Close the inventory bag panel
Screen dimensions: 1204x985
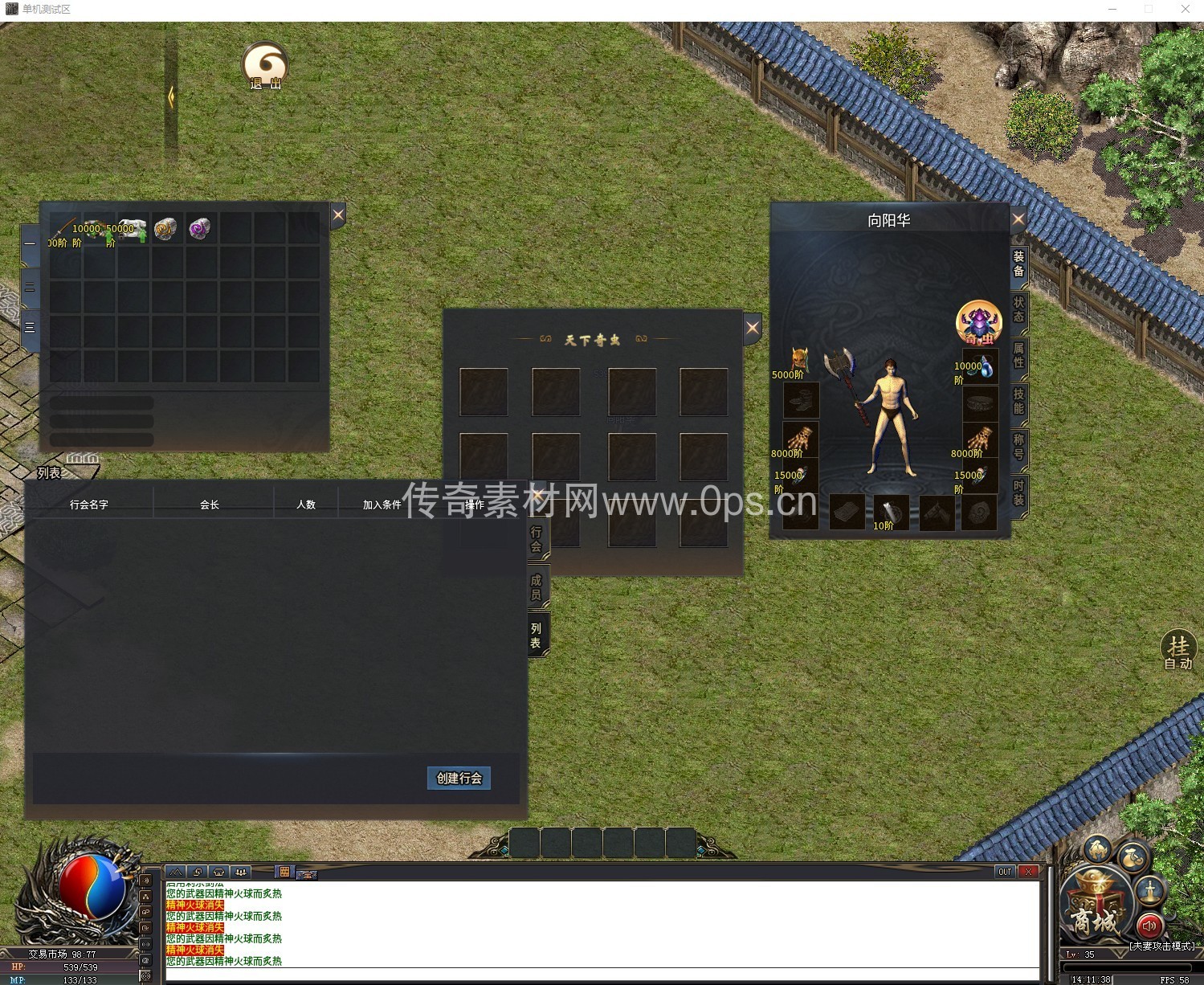(338, 215)
